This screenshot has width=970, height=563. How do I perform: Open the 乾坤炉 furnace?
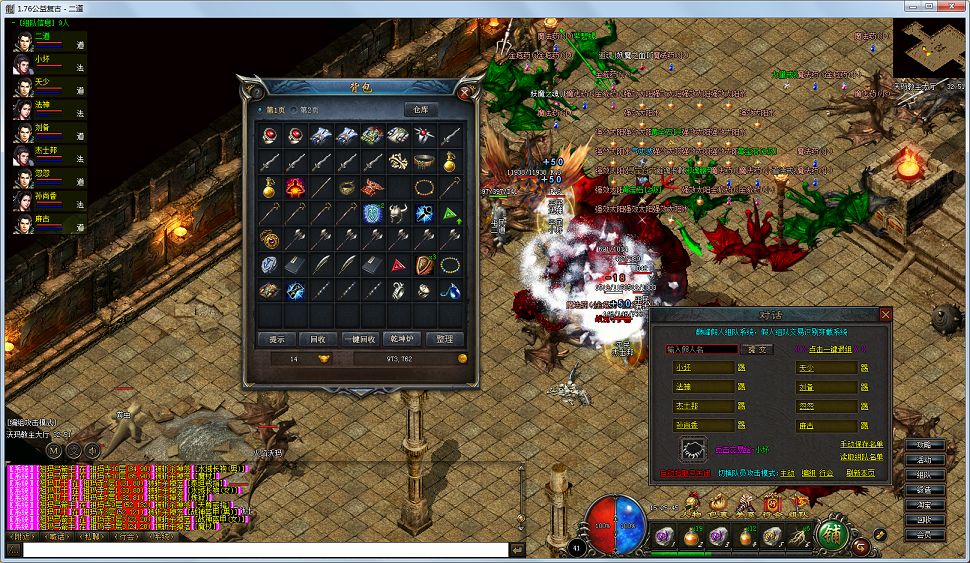pos(402,339)
